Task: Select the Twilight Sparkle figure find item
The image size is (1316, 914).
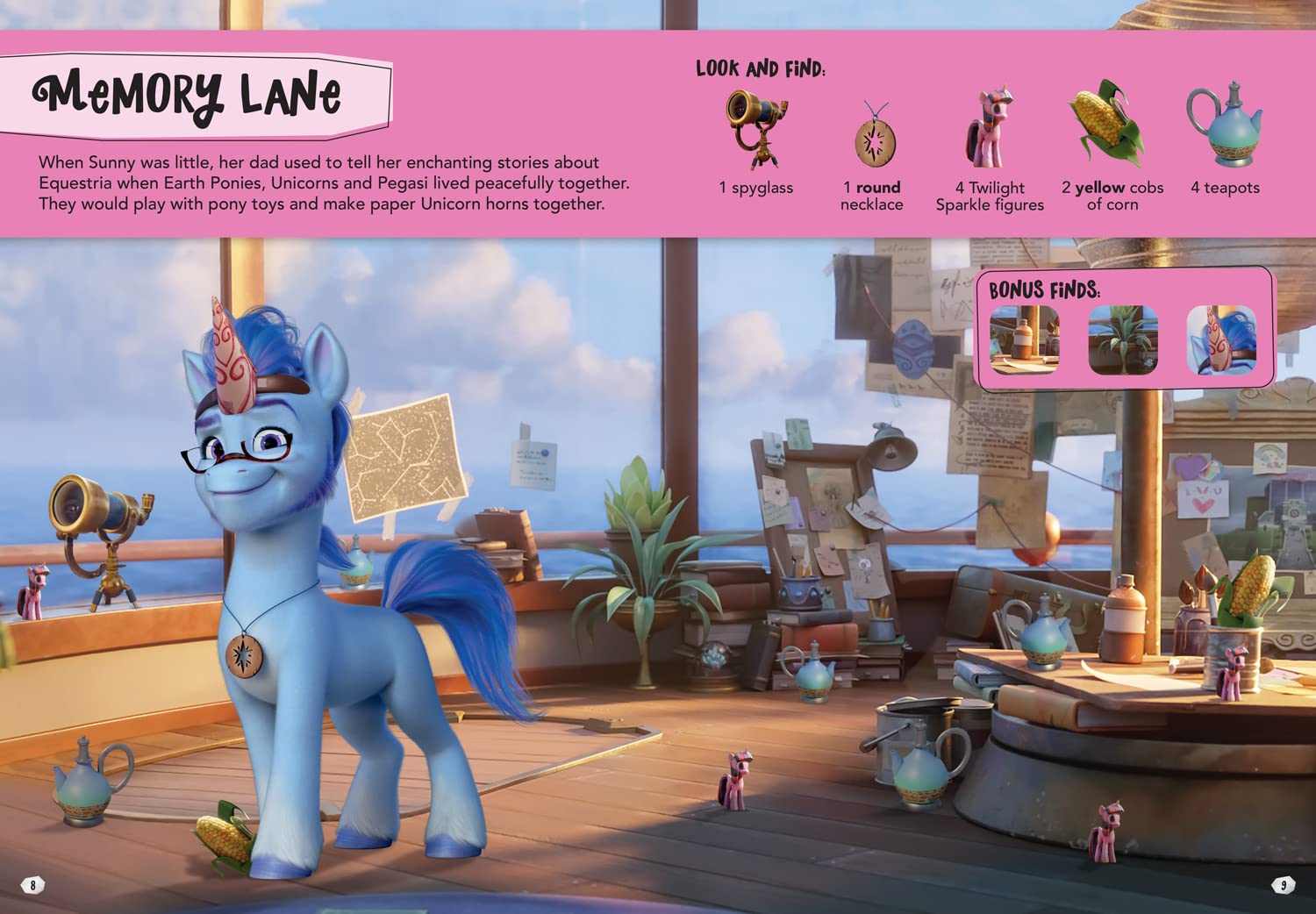Action: click(x=990, y=128)
